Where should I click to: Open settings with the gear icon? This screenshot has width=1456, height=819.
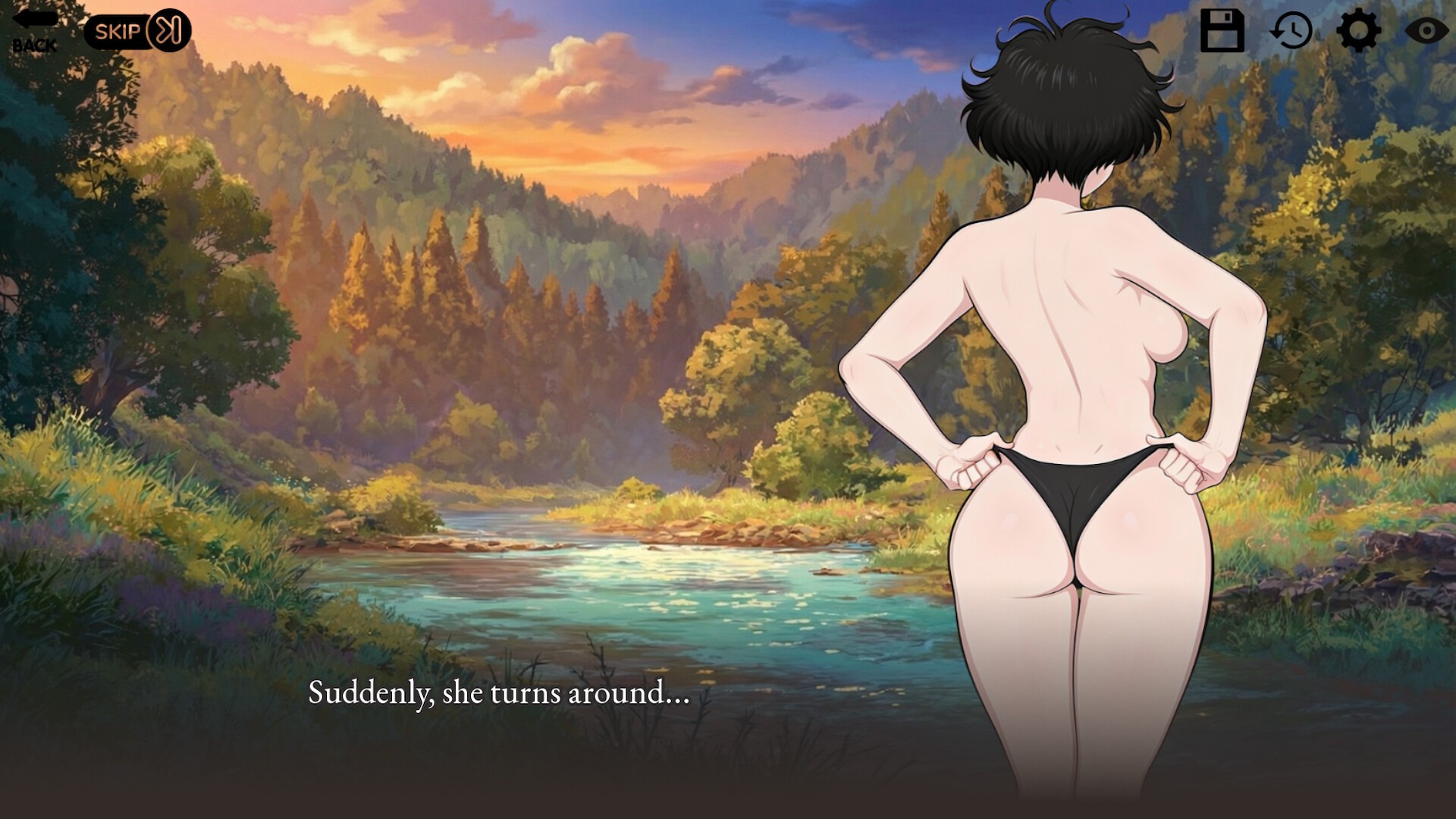[x=1357, y=31]
